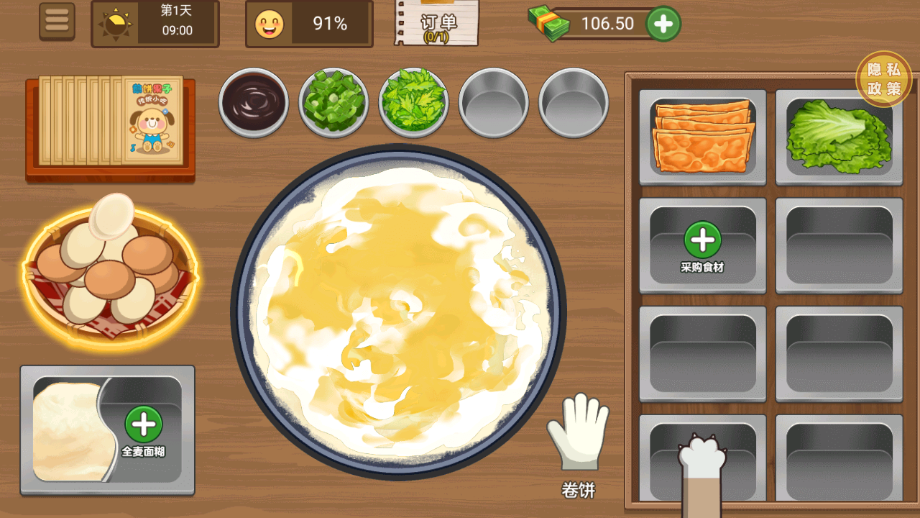This screenshot has height=518, width=920.
Task: Pick the lettuce tray
Action: coord(838,136)
